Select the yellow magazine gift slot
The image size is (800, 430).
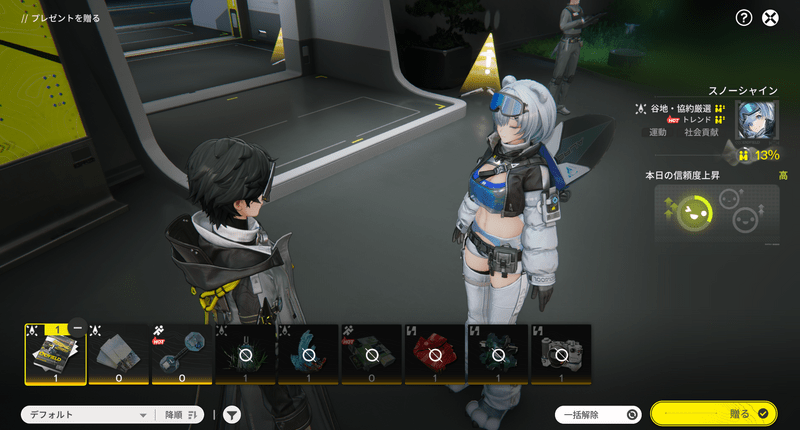[x=54, y=354]
